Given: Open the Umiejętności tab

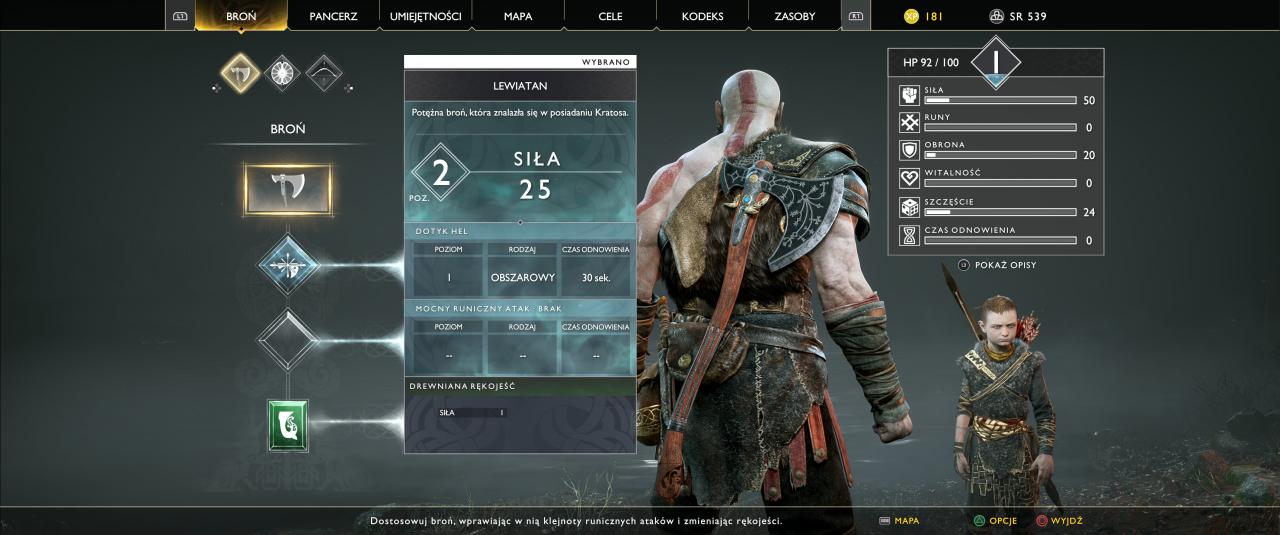Looking at the screenshot, I should [x=426, y=16].
